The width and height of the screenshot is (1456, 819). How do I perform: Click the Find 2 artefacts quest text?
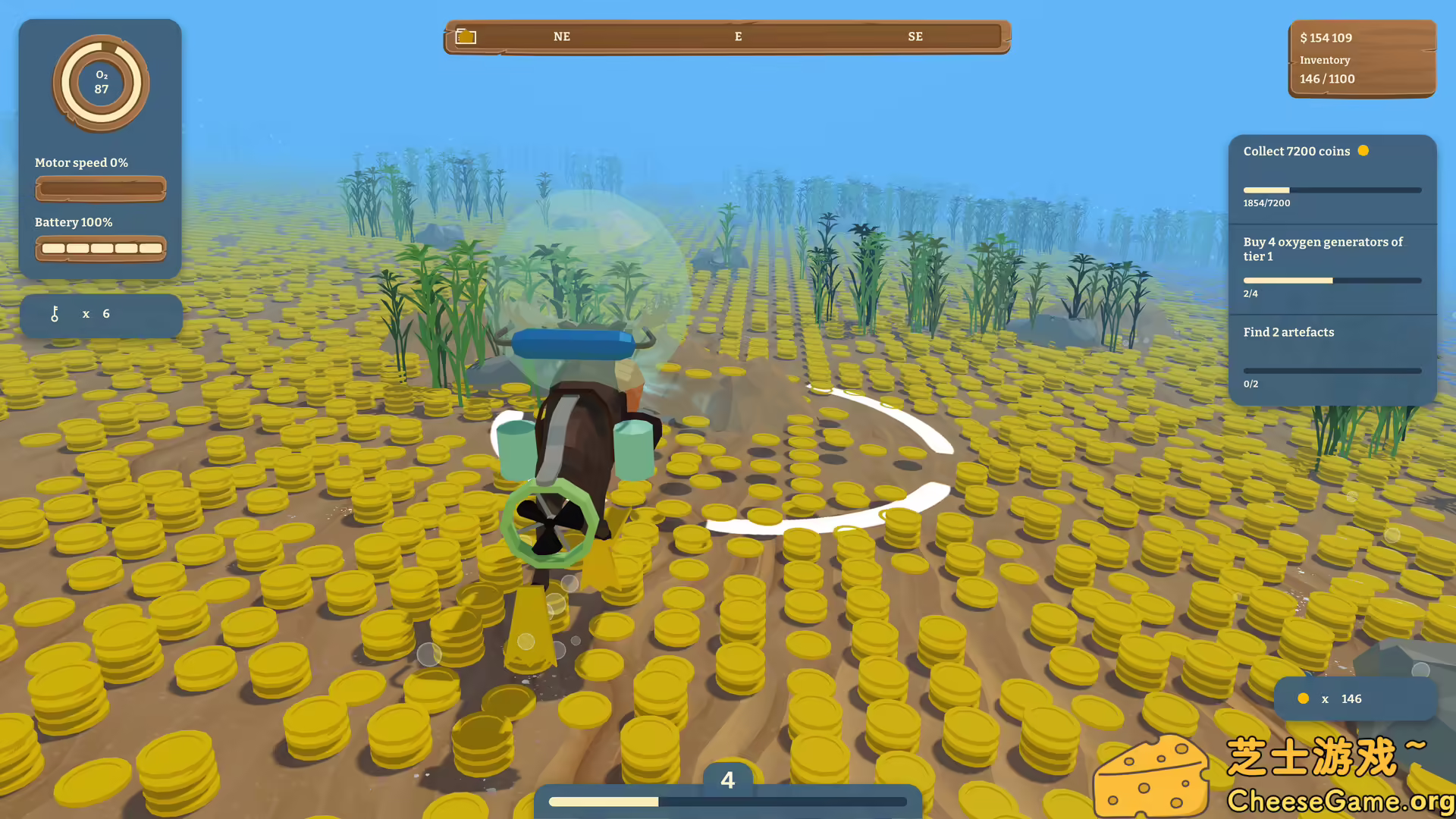pyautogui.click(x=1288, y=332)
